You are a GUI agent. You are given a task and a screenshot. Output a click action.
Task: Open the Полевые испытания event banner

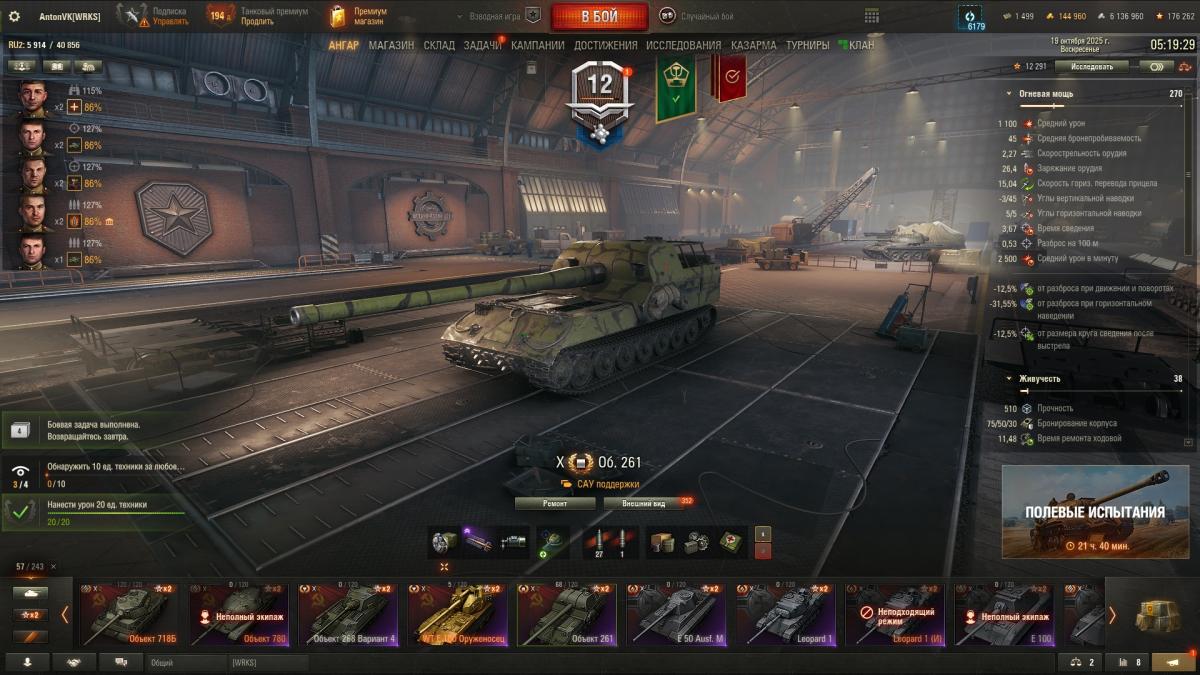coord(1094,512)
